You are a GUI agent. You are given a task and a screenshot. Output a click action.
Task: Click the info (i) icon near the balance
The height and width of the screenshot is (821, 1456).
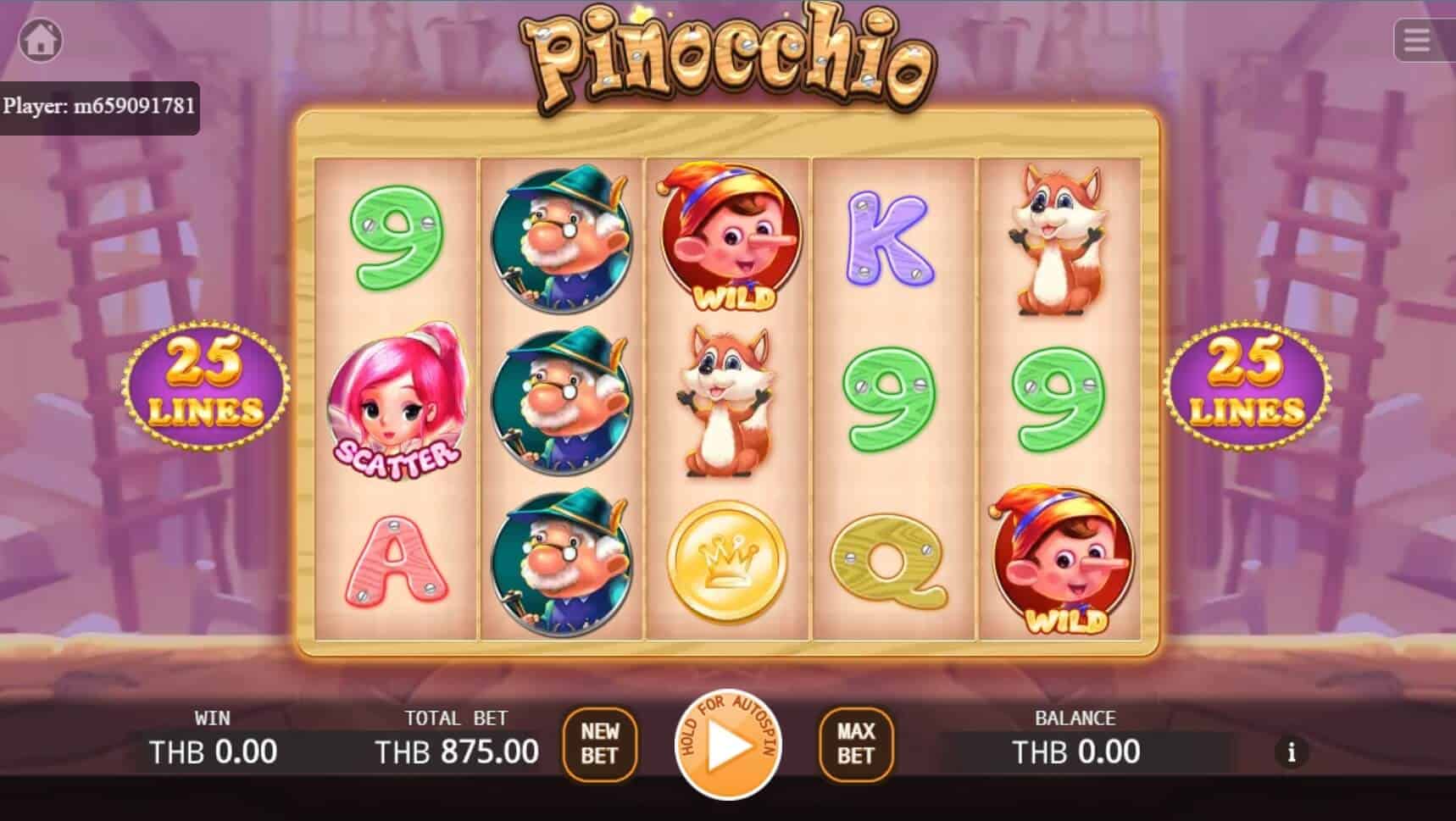click(x=1292, y=751)
